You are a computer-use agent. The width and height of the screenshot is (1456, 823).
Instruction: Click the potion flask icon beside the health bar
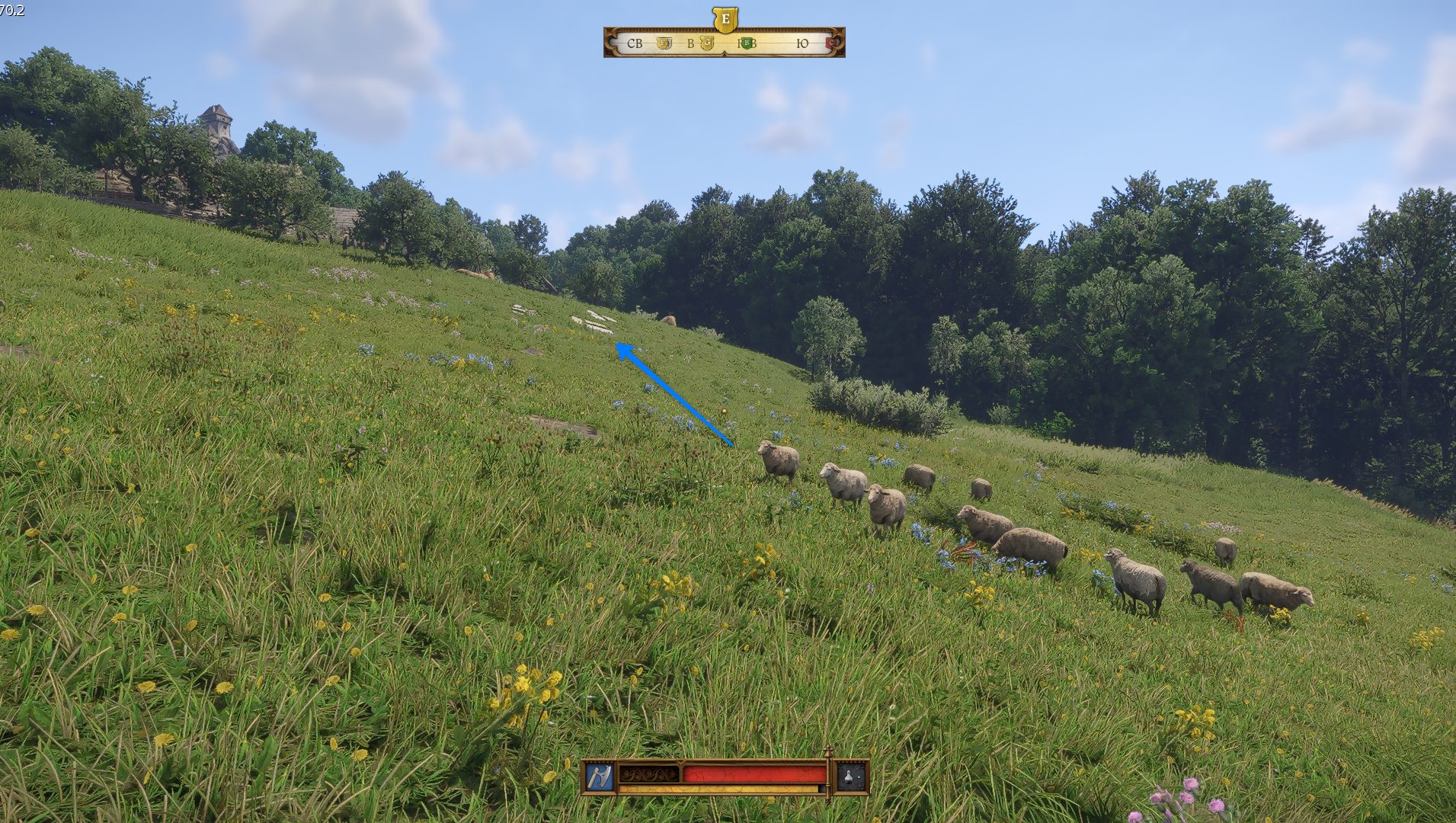click(x=851, y=777)
